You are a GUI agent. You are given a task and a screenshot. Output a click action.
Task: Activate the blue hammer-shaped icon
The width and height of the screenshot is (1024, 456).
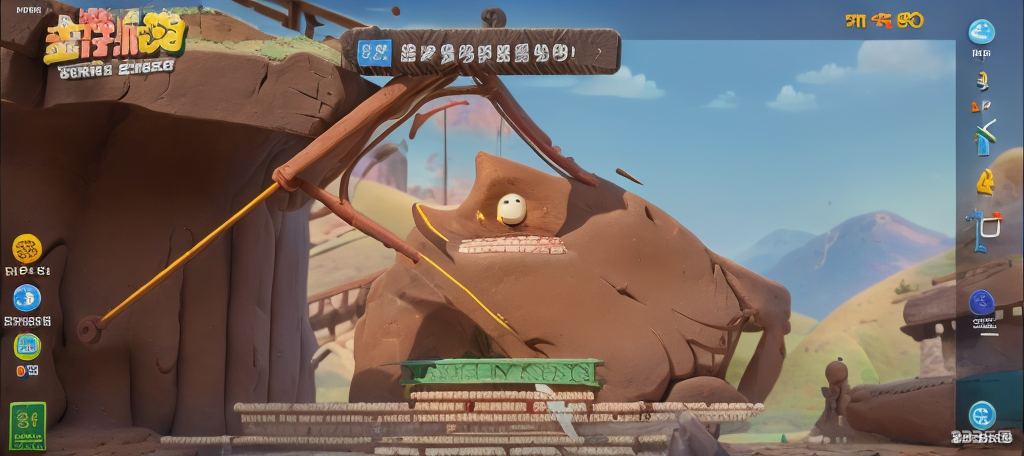978,230
